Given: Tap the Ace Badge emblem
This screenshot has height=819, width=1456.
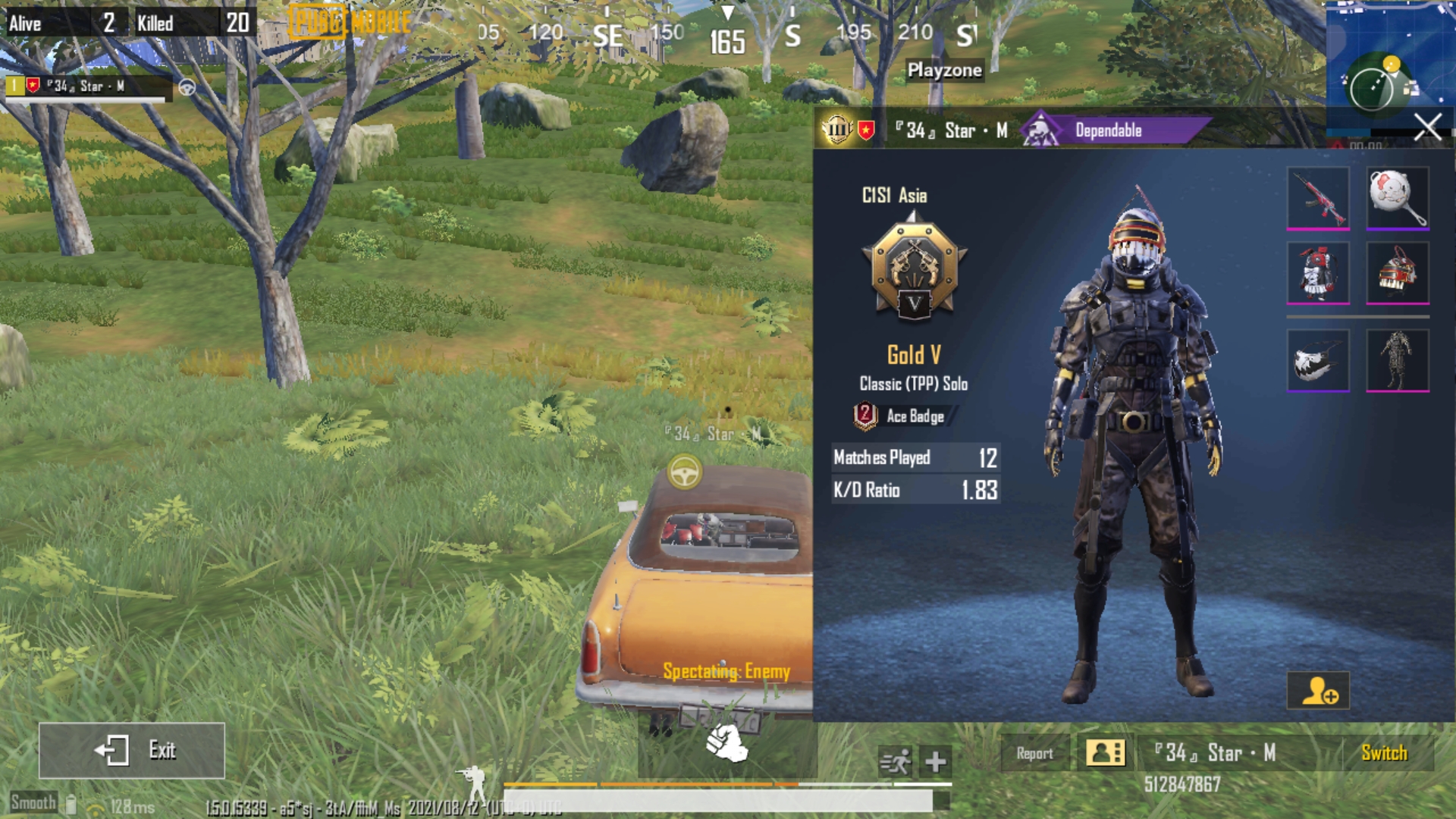Looking at the screenshot, I should click(866, 415).
